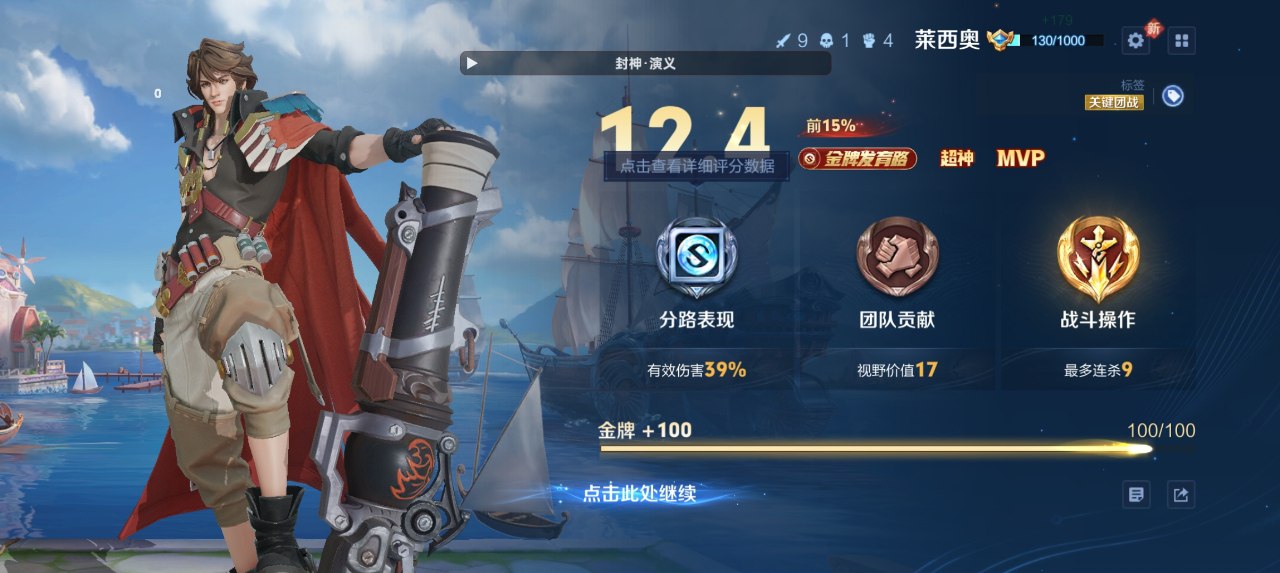
Task: Open the settings gear icon
Action: (1135, 41)
